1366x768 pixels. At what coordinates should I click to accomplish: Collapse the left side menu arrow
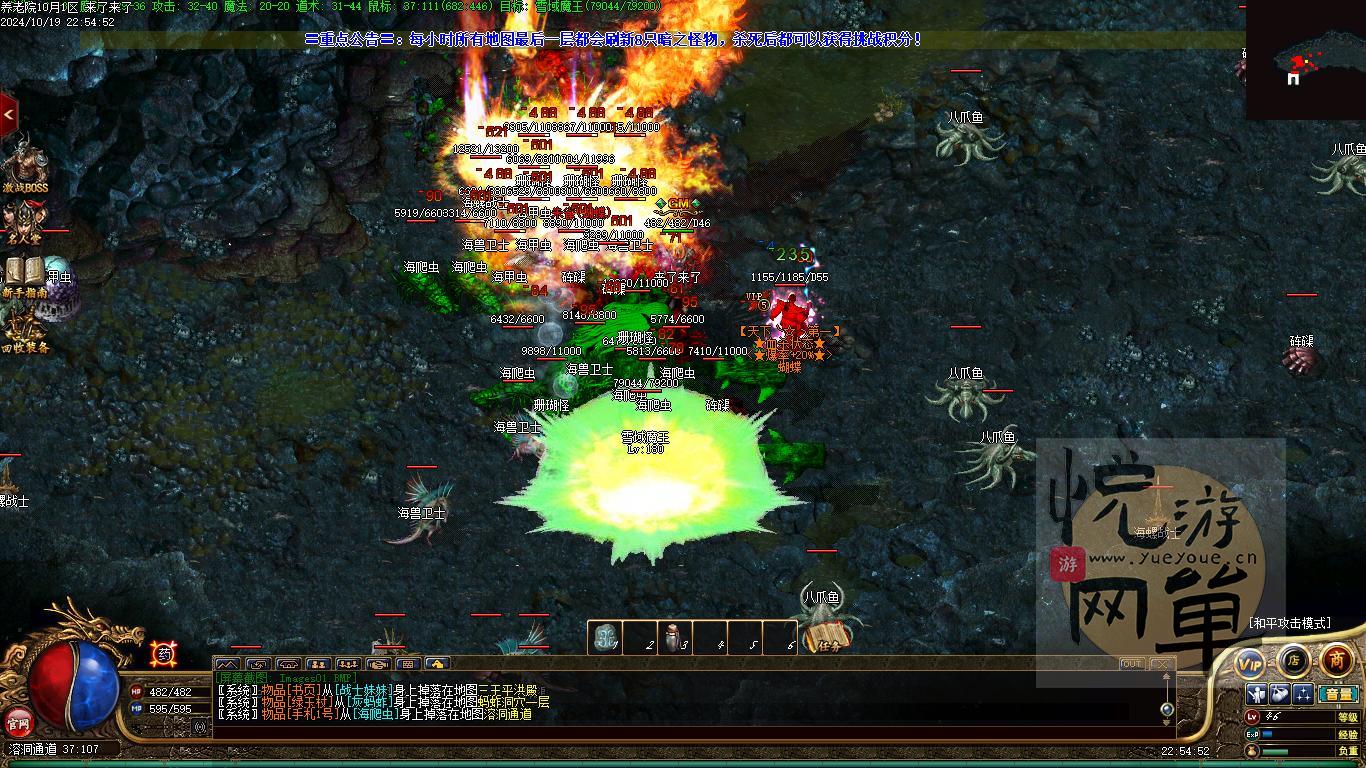(8, 115)
